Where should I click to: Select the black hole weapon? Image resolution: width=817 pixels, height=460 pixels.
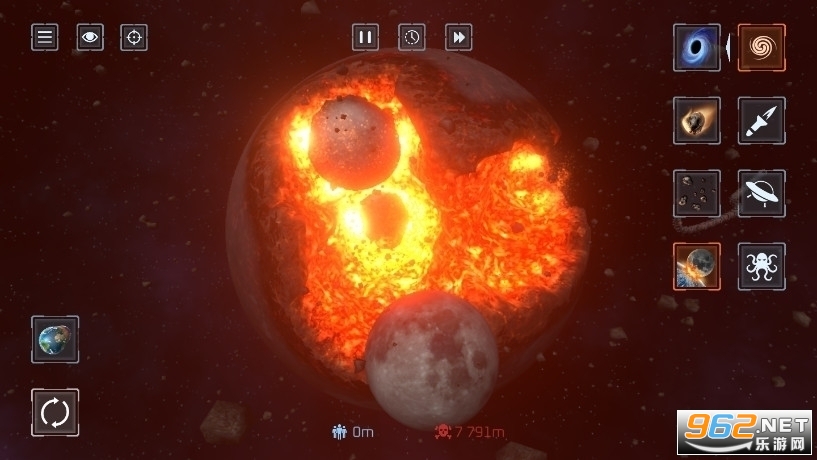point(697,48)
